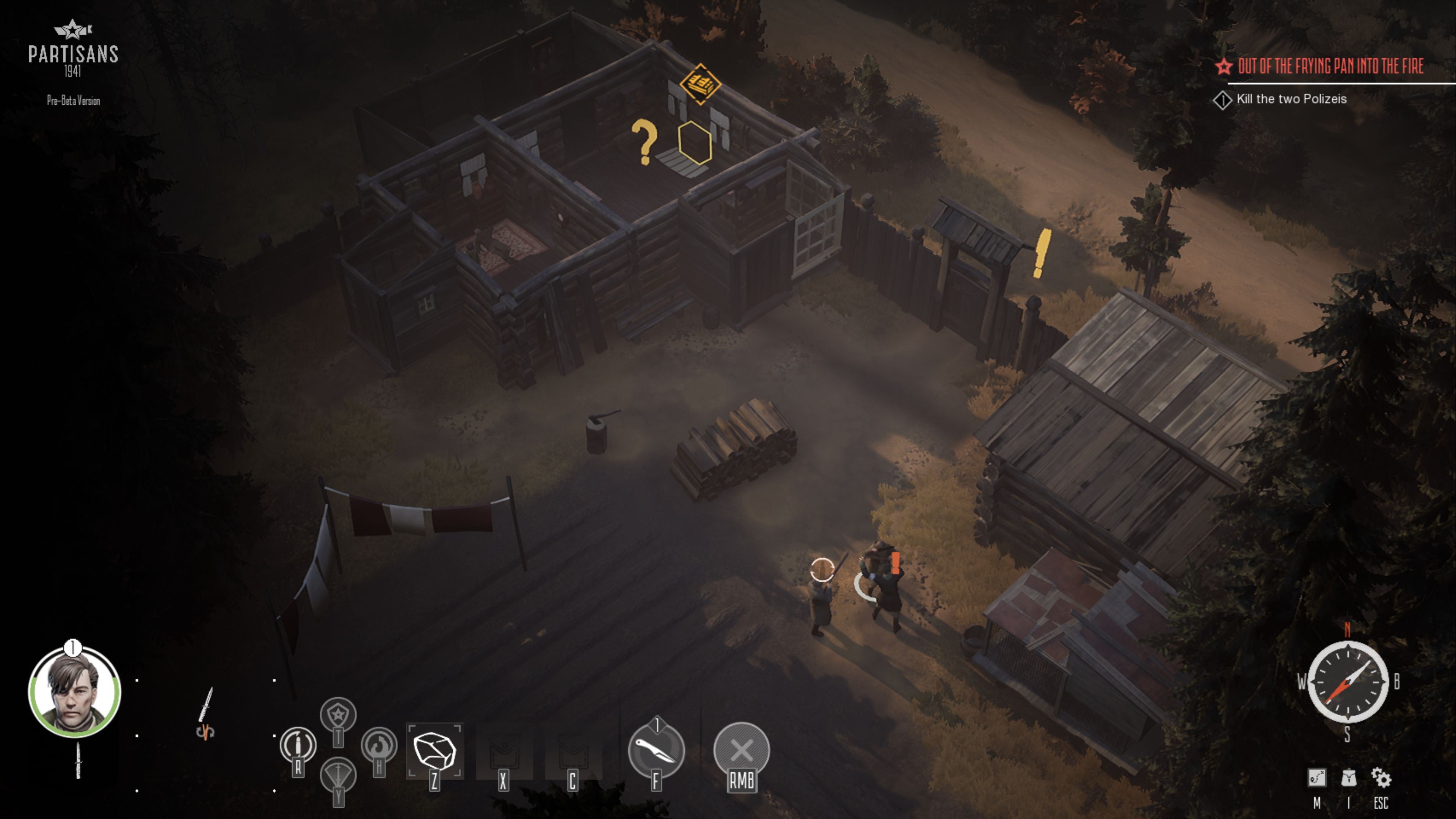
Task: Cancel the action with the X button
Action: [x=742, y=751]
